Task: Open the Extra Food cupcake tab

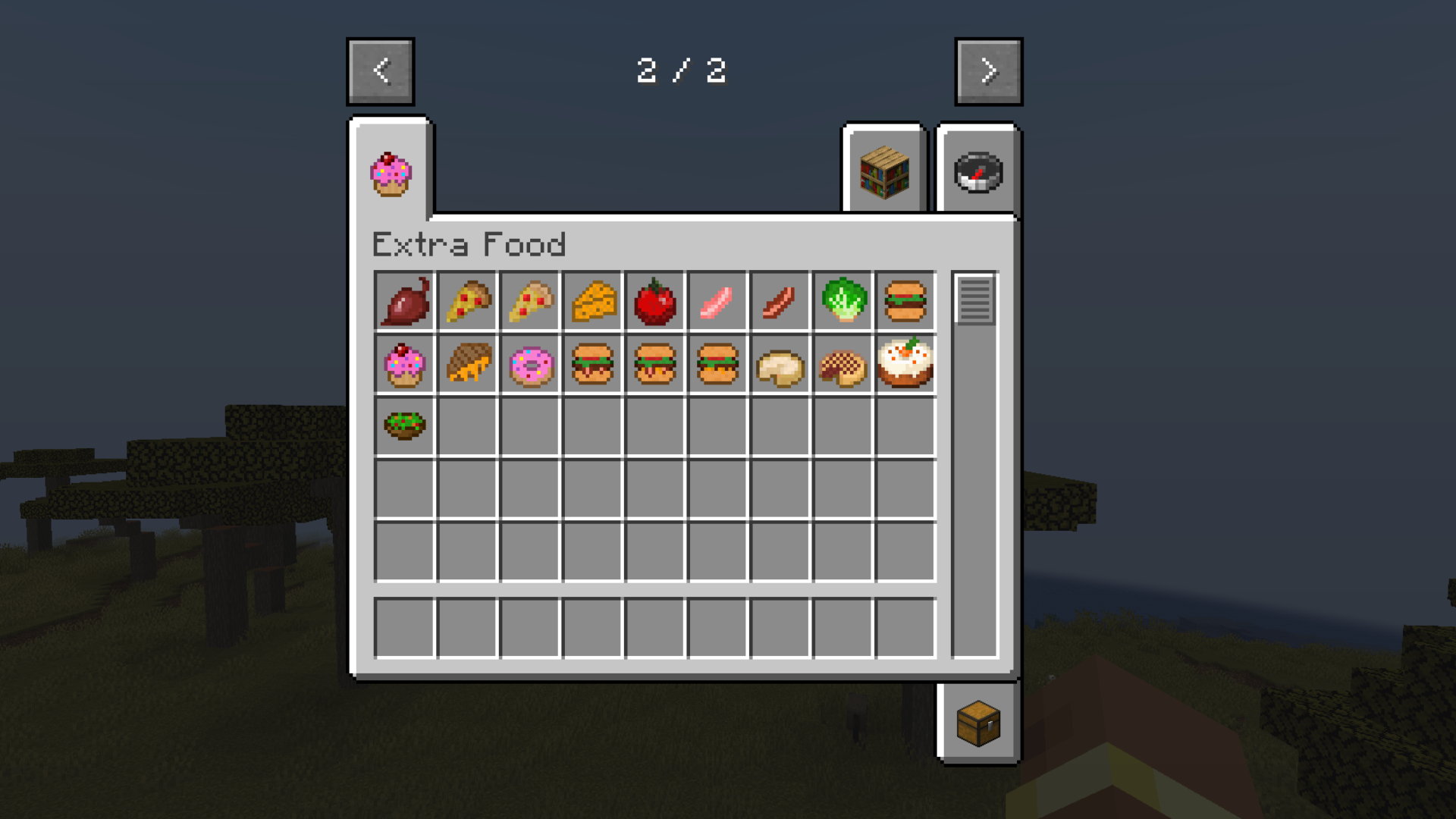Action: [x=390, y=173]
